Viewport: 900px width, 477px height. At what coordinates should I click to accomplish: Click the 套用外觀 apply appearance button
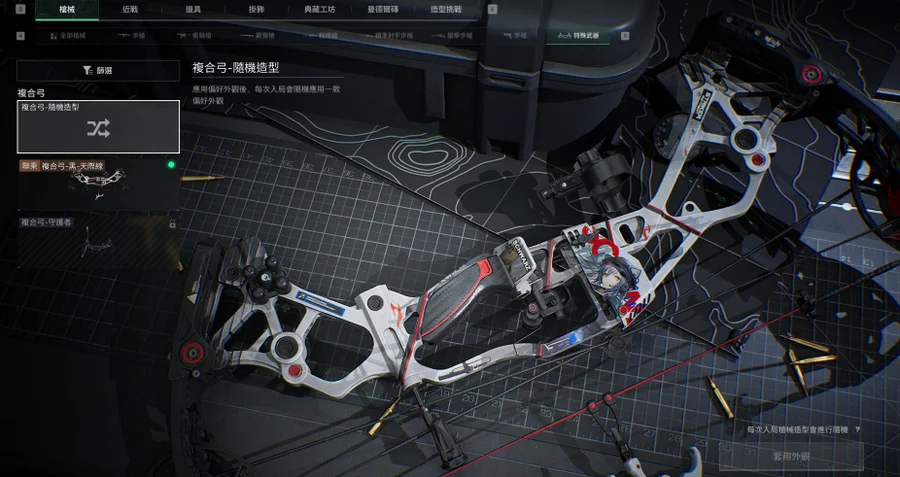[790, 456]
